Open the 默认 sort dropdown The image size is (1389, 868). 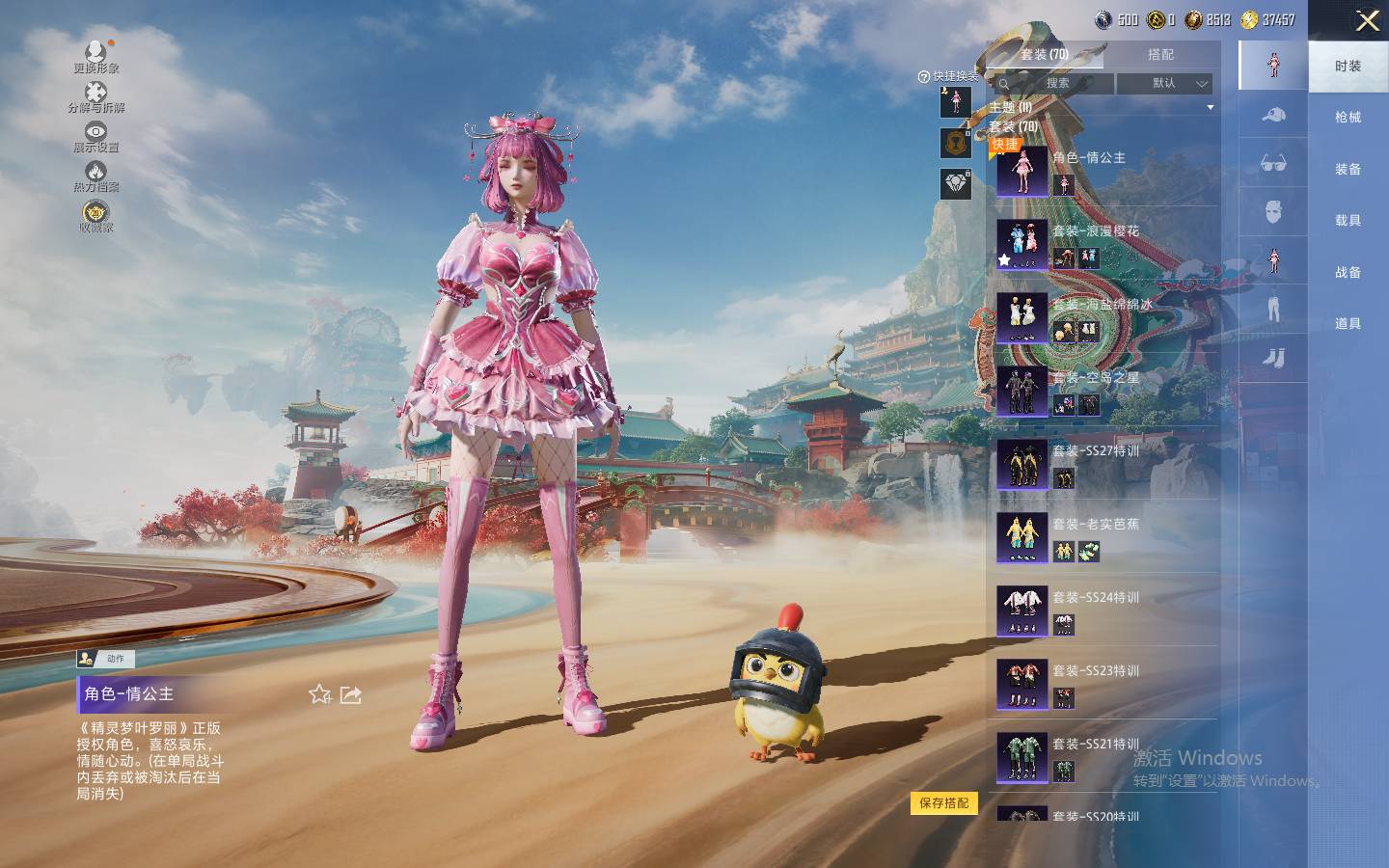[1164, 84]
